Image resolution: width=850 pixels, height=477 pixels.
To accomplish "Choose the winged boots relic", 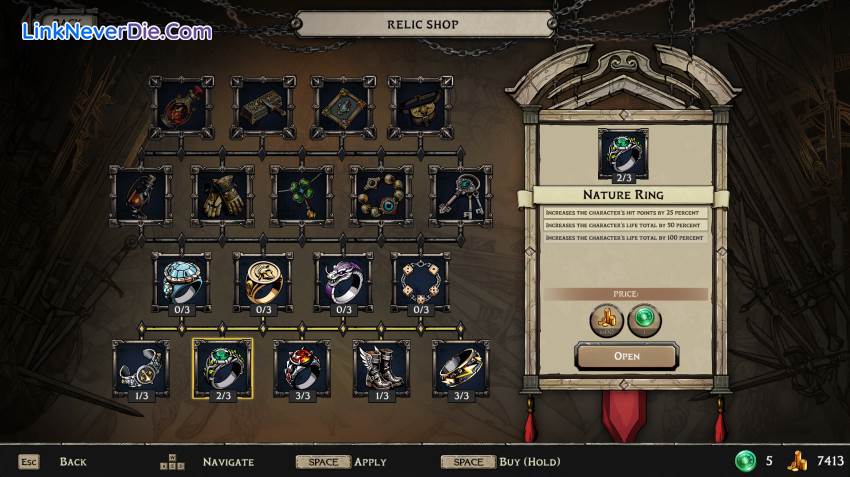I will (381, 367).
